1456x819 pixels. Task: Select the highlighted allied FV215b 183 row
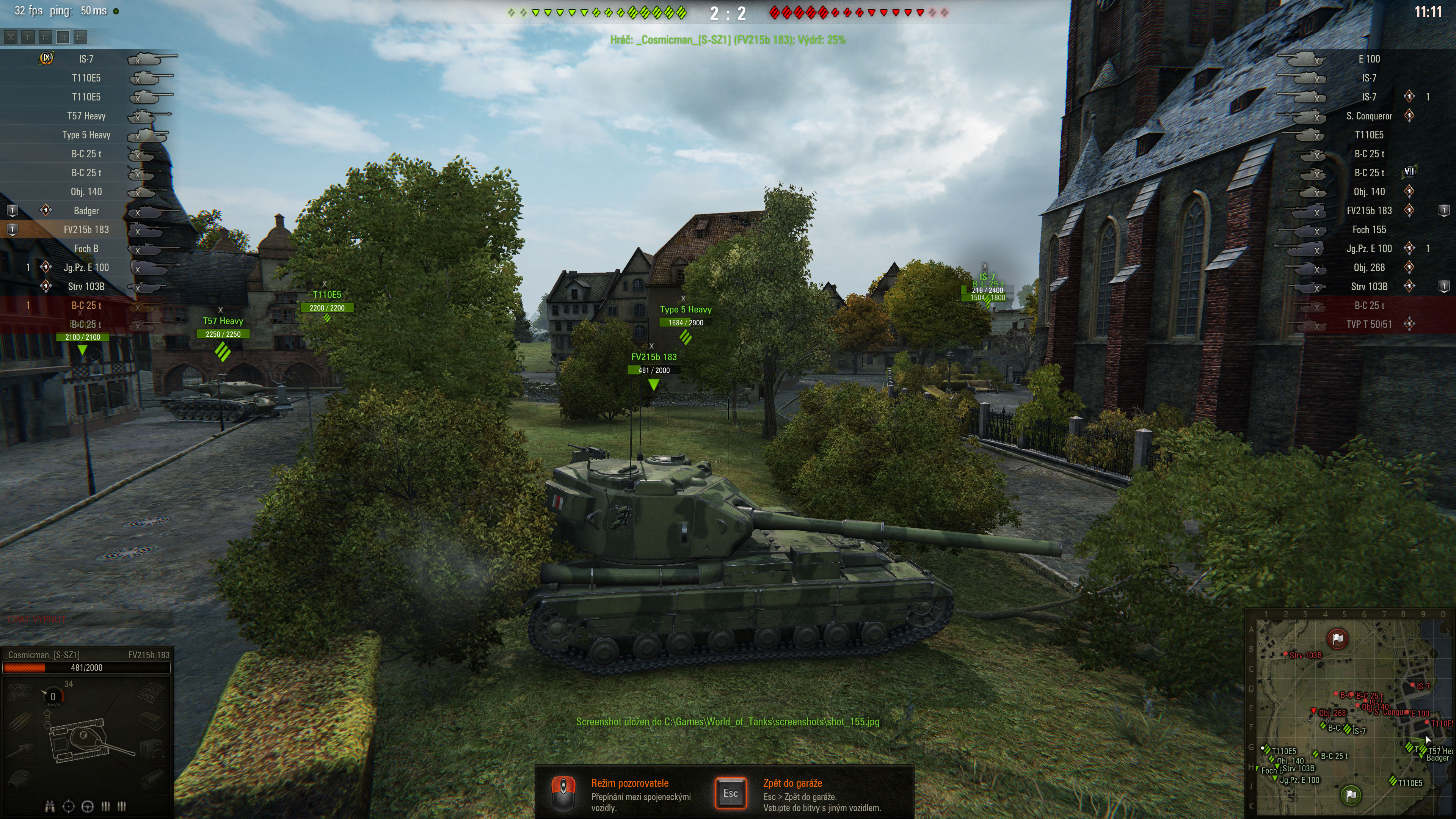(x=86, y=229)
